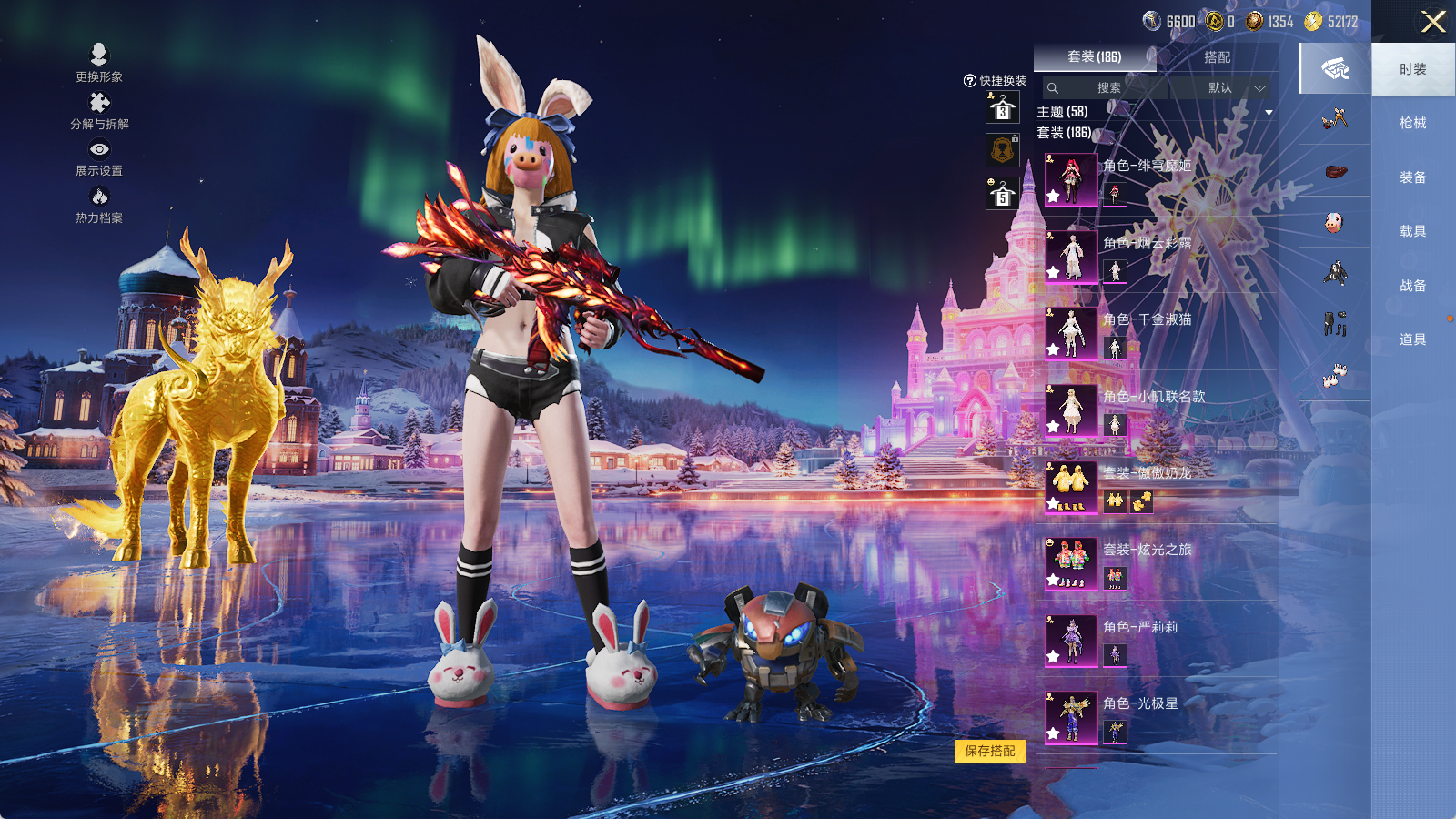Select quick-change outfit preset 3
Screen dimensions: 1456x819
[x=1003, y=108]
